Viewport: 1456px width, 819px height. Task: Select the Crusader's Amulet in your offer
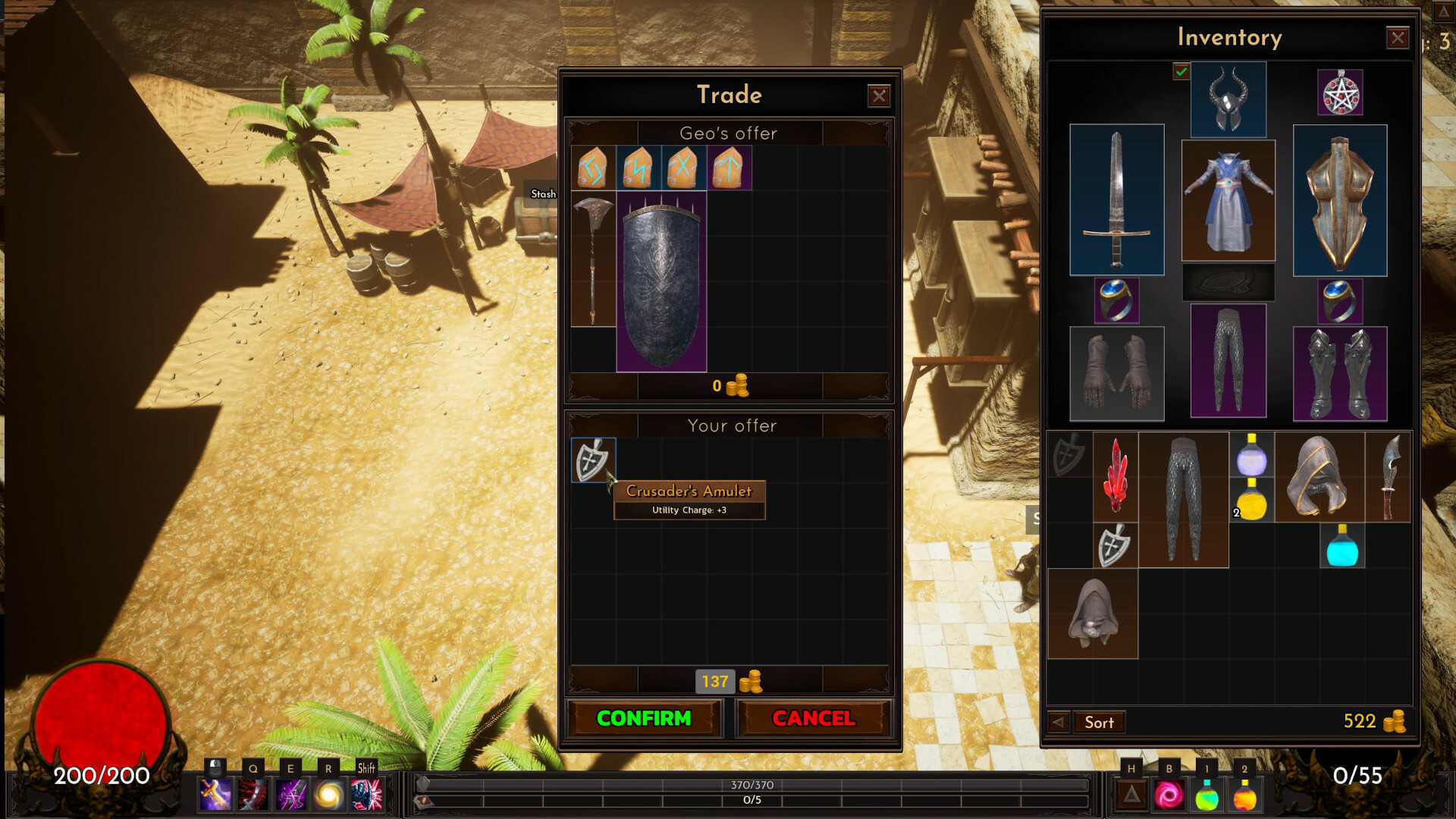[593, 460]
